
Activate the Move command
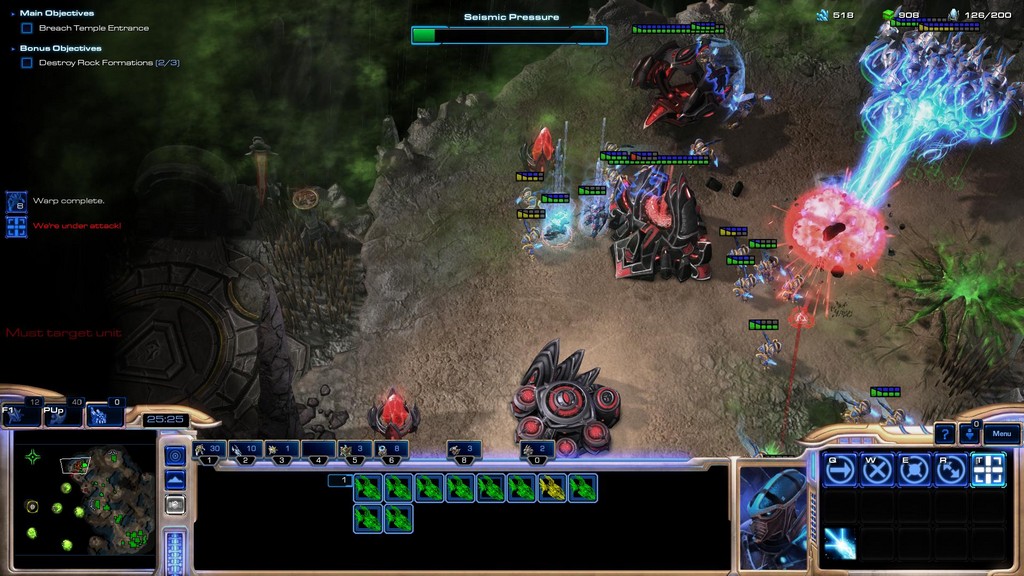coord(840,469)
